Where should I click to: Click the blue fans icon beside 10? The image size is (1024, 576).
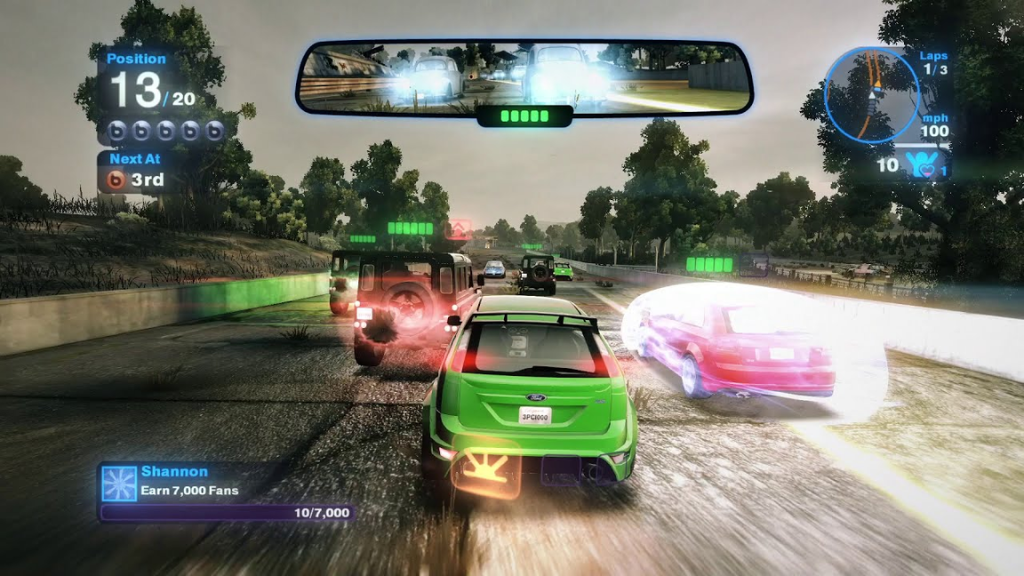coord(916,165)
